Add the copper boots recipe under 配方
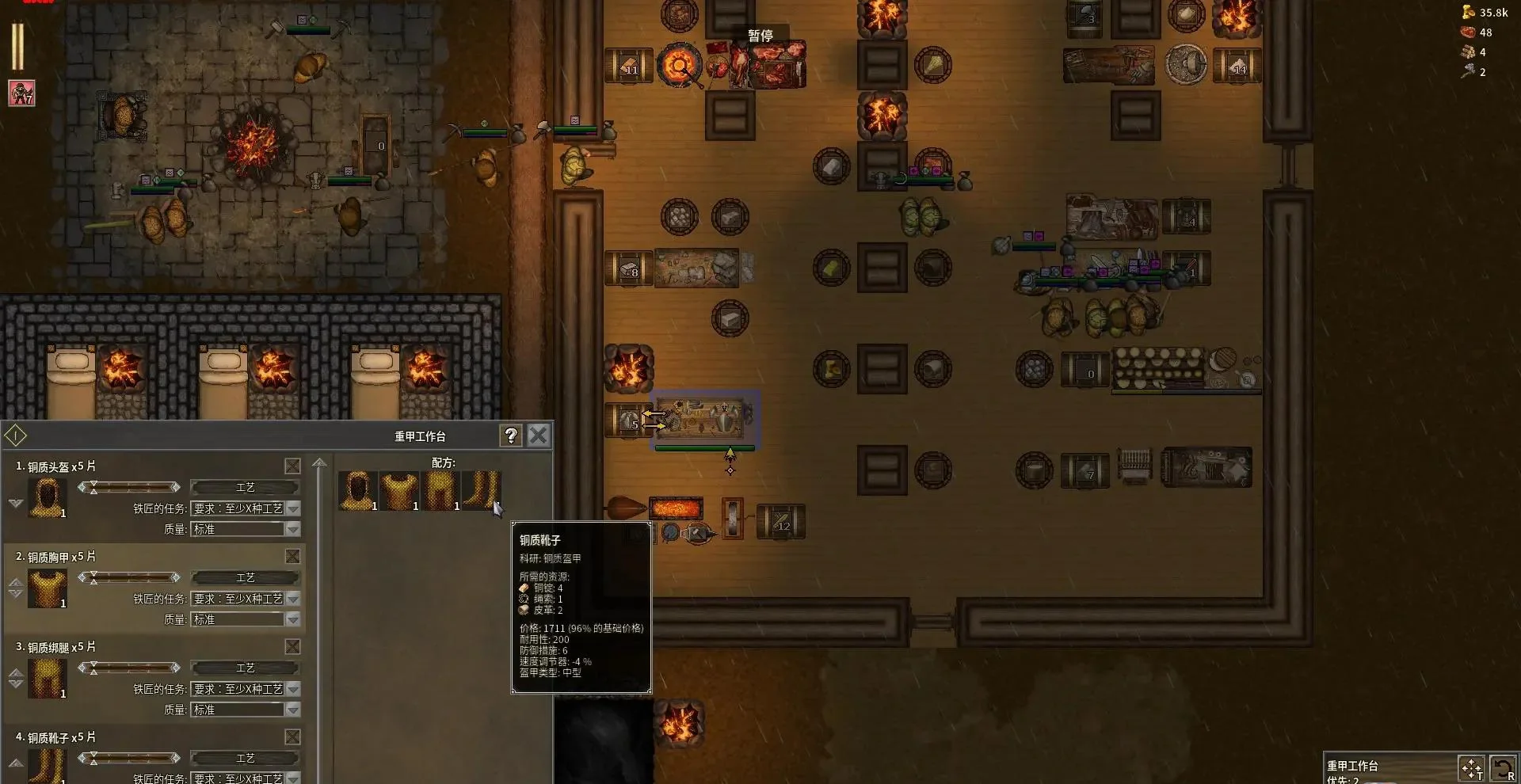Image resolution: width=1521 pixels, height=784 pixels. coord(481,490)
